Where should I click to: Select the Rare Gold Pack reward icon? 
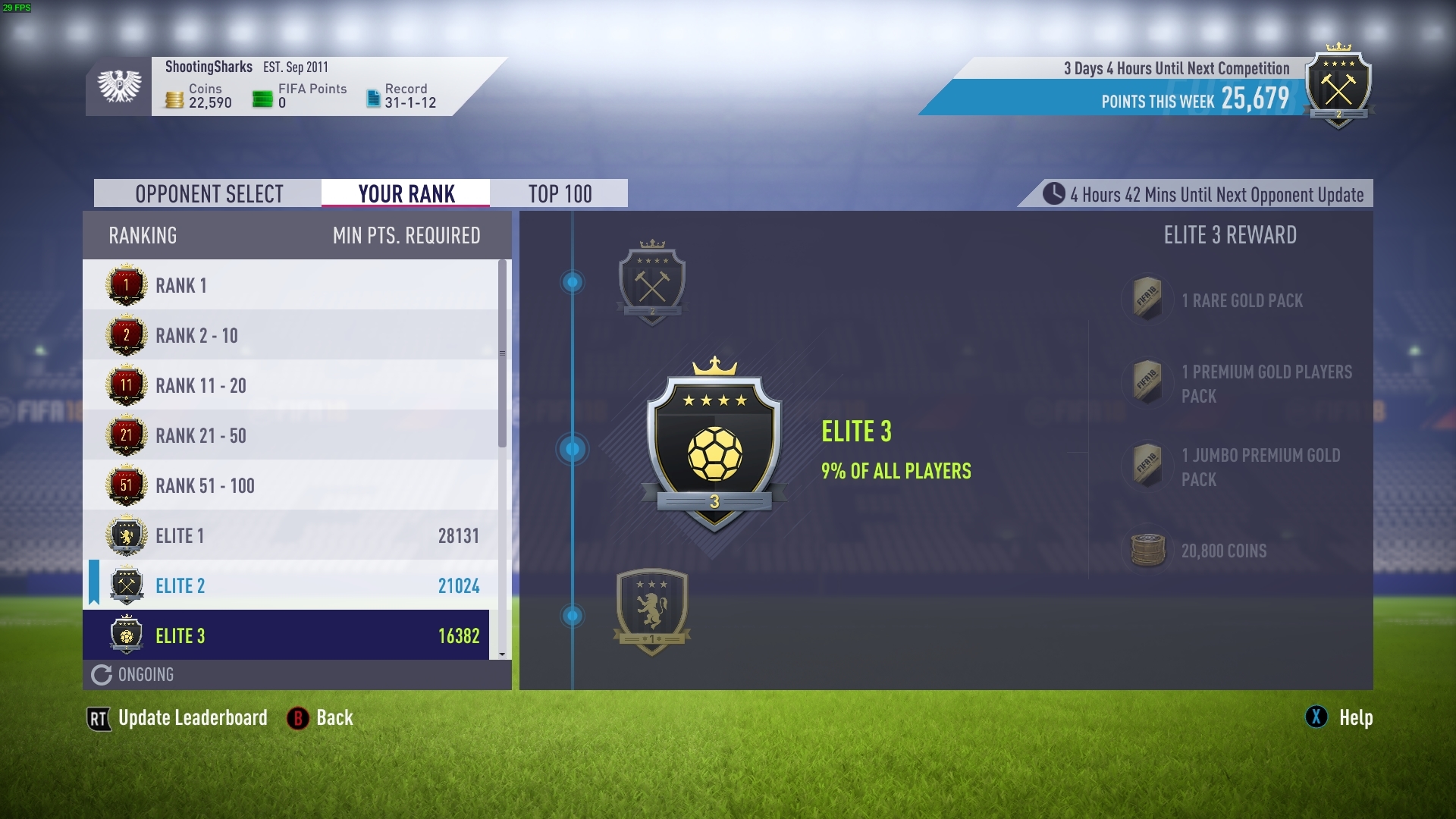pos(1147,300)
